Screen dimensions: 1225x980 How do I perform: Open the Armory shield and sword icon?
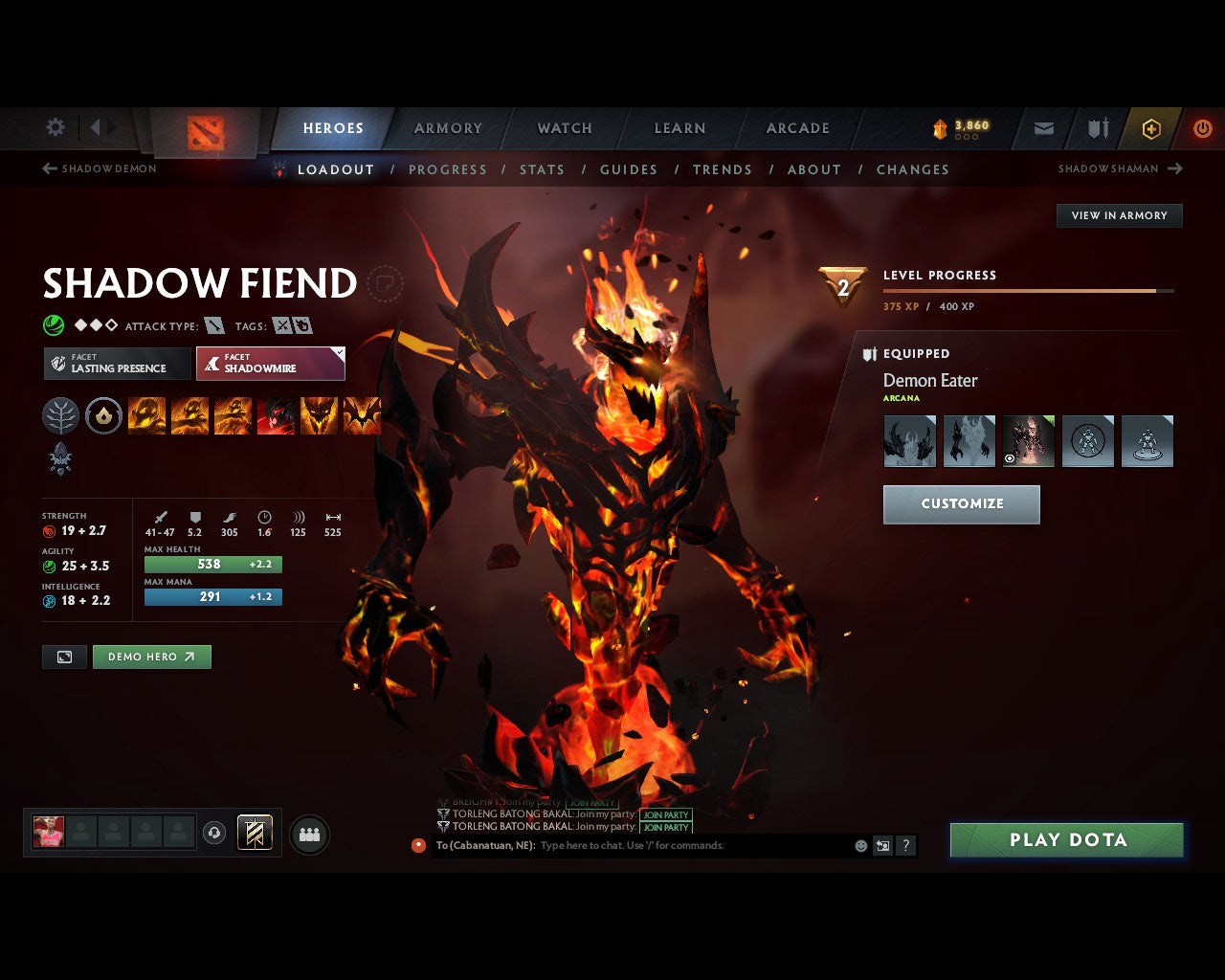(x=1097, y=128)
